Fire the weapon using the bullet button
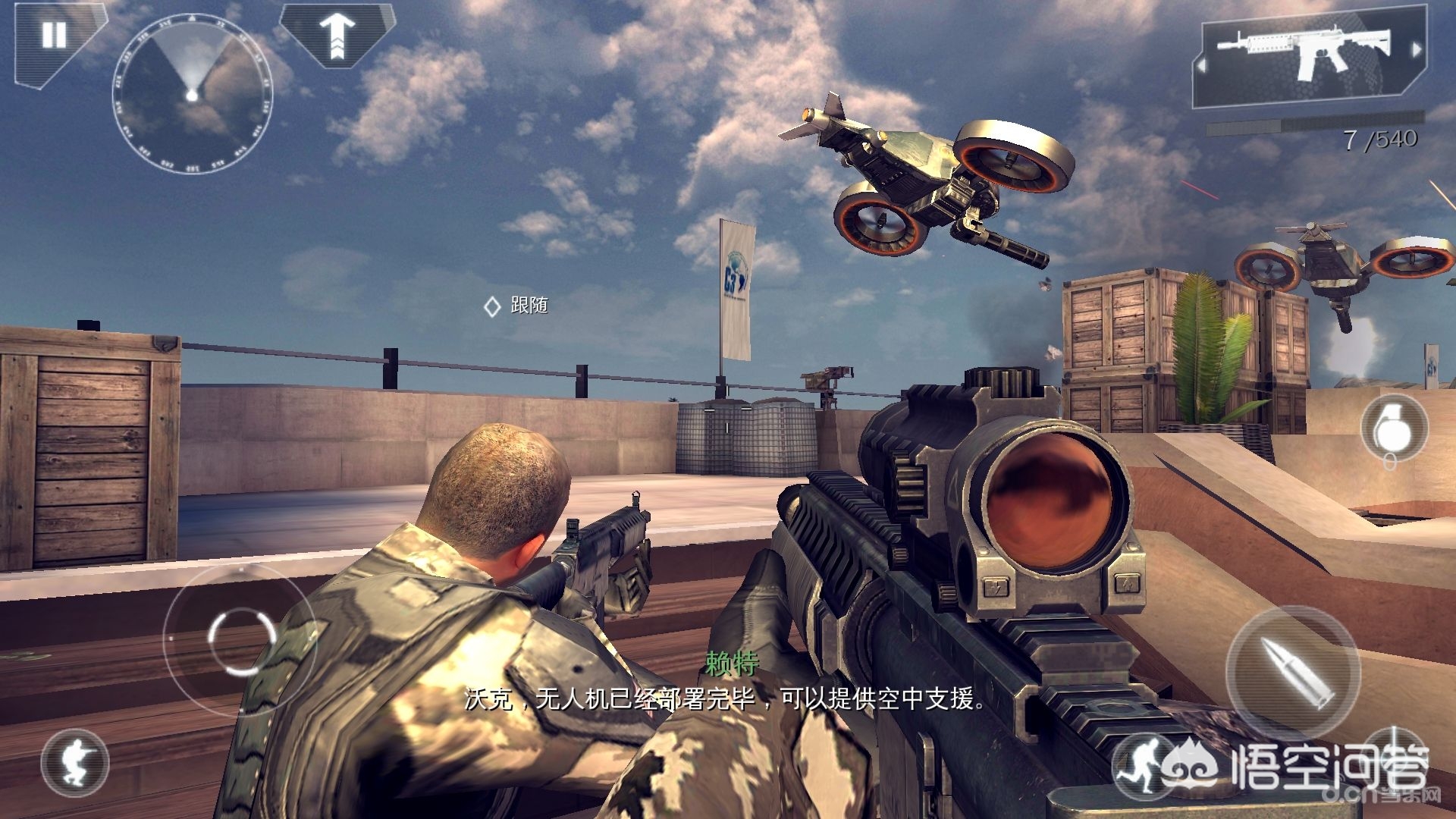1456x819 pixels. [1293, 670]
